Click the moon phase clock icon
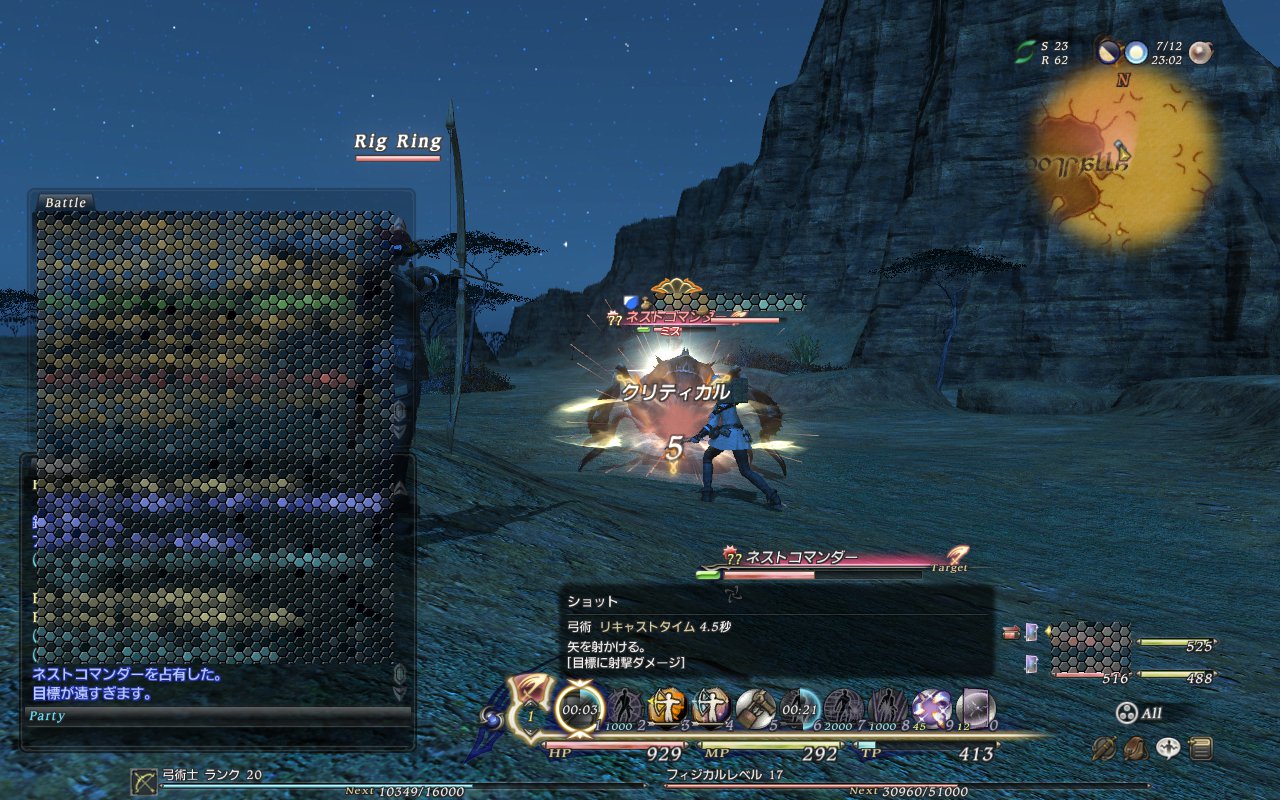 [x=1108, y=52]
